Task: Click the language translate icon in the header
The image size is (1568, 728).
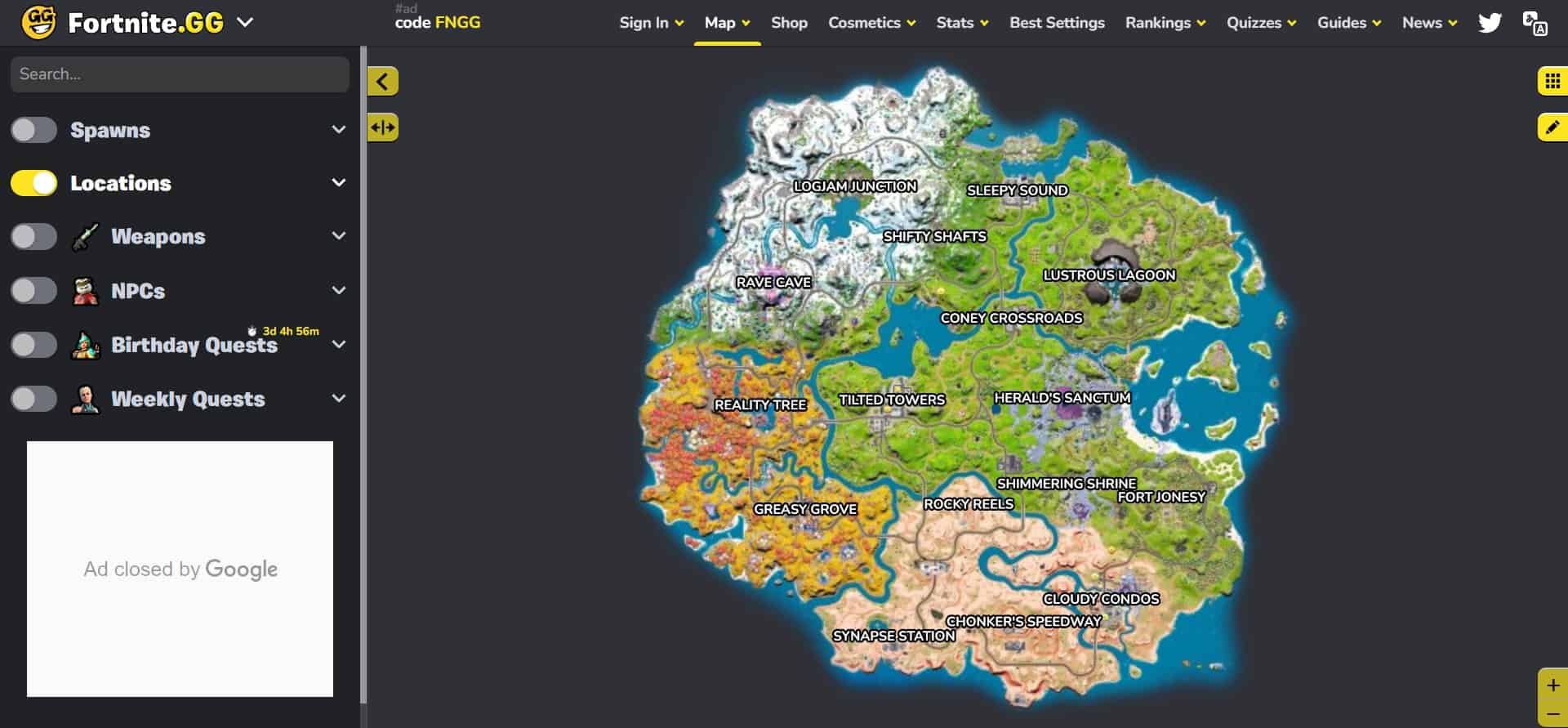Action: 1535,22
